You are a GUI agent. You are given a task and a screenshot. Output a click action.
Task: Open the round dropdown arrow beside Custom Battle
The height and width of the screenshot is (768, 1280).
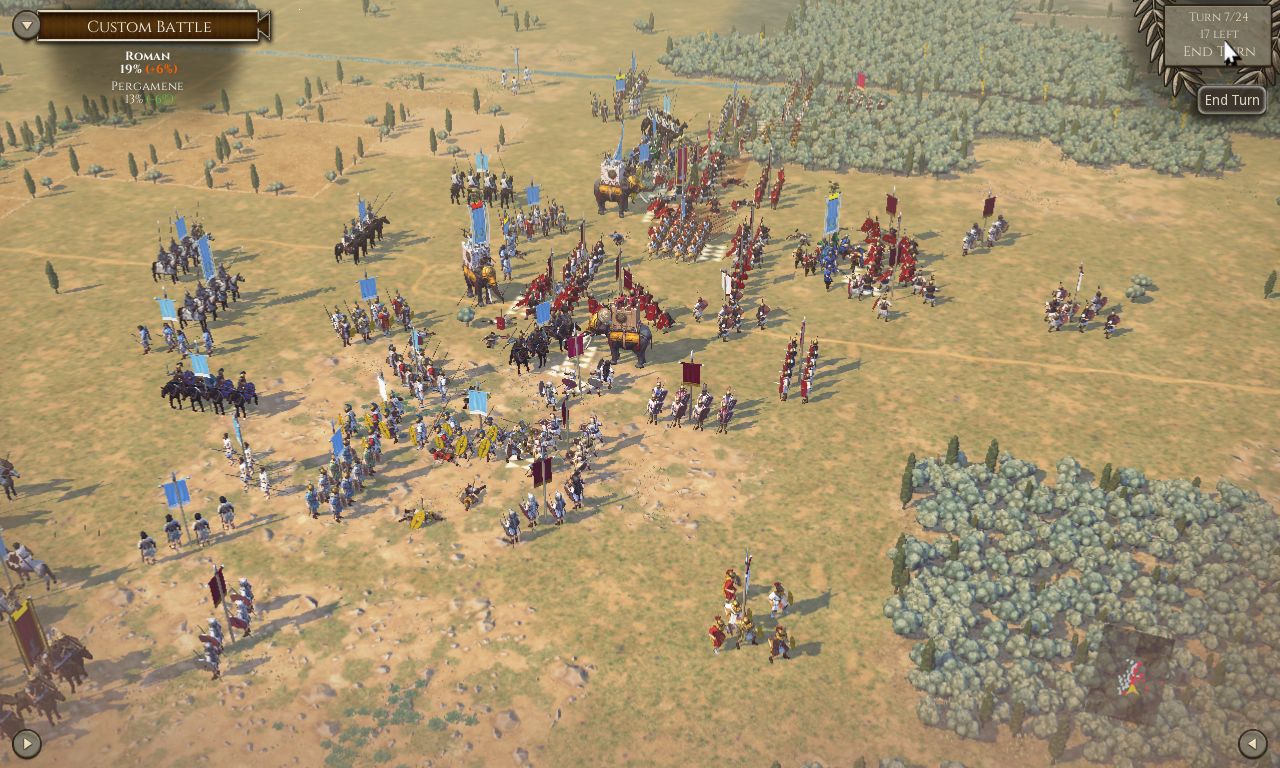pos(25,26)
